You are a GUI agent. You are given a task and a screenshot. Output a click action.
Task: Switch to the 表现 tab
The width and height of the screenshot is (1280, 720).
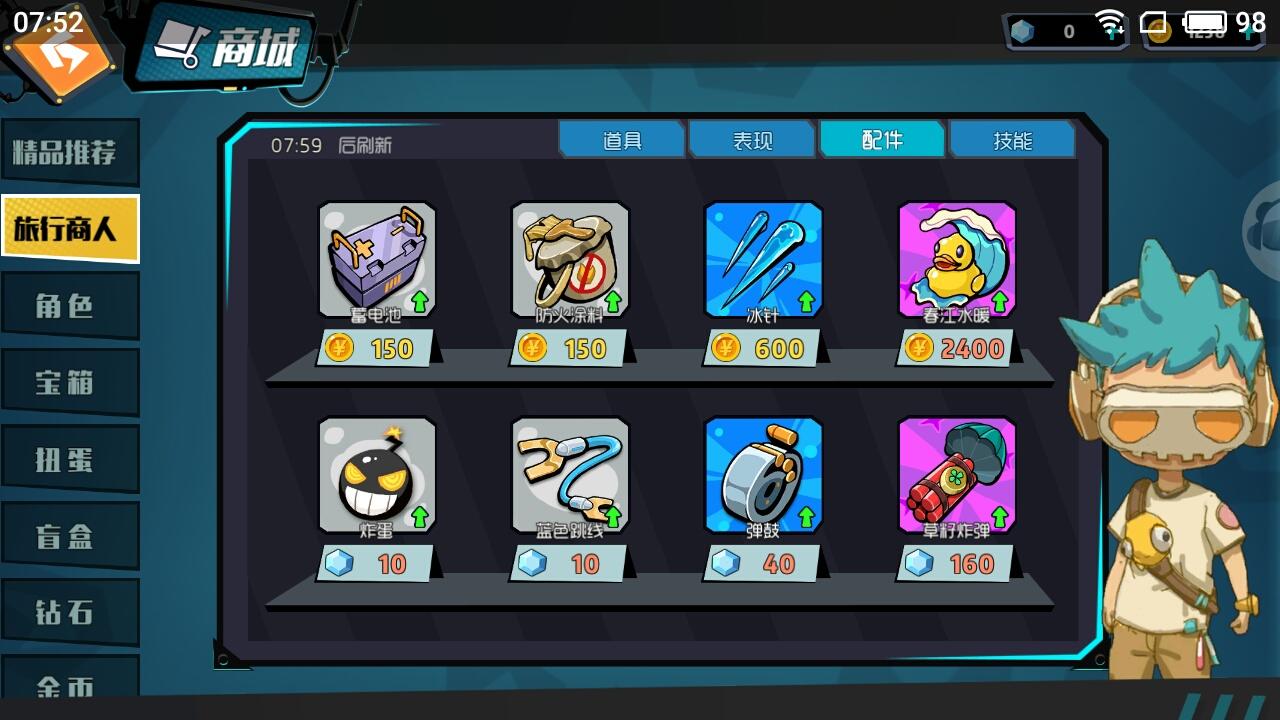tap(751, 139)
